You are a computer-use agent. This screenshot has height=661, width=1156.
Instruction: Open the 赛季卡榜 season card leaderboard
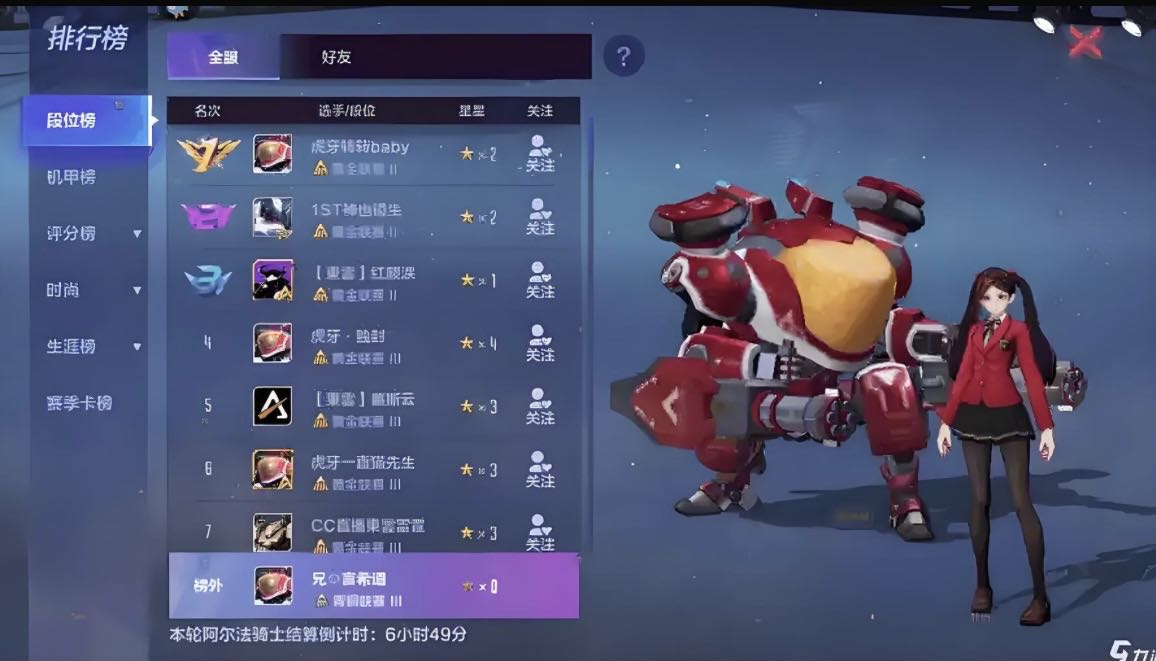pyautogui.click(x=79, y=403)
